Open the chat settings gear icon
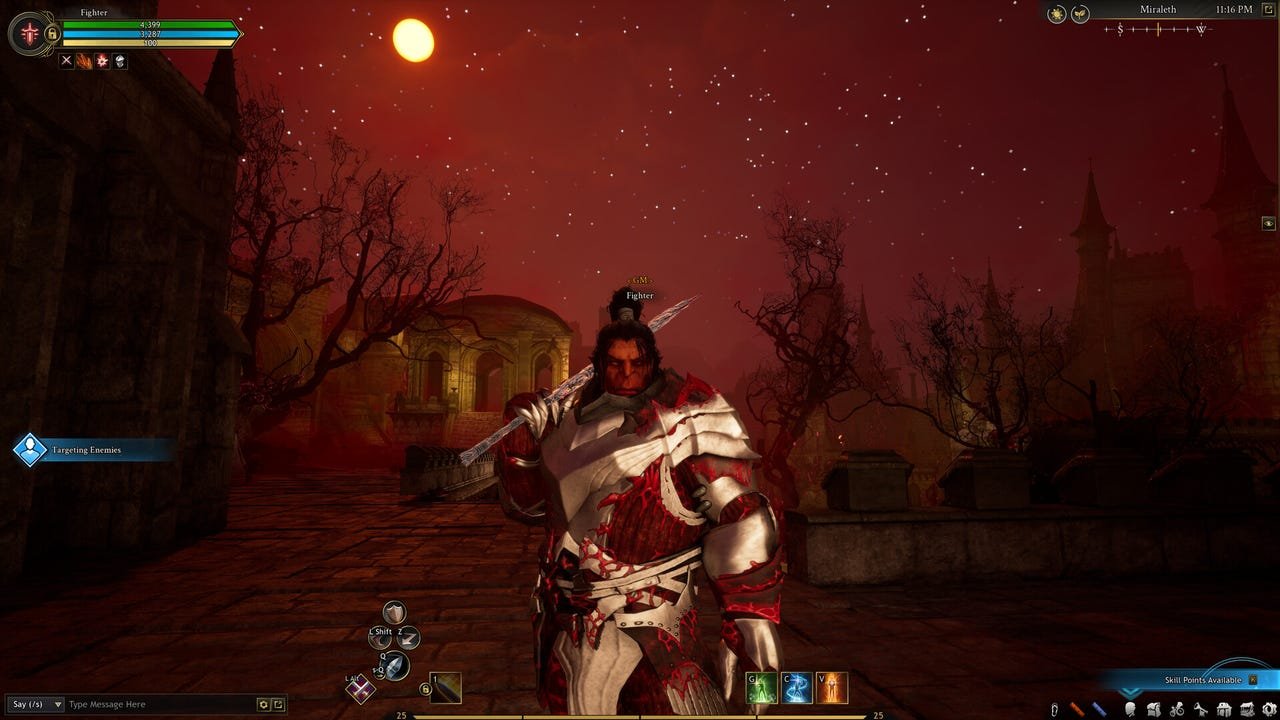The height and width of the screenshot is (720, 1280). (x=264, y=704)
